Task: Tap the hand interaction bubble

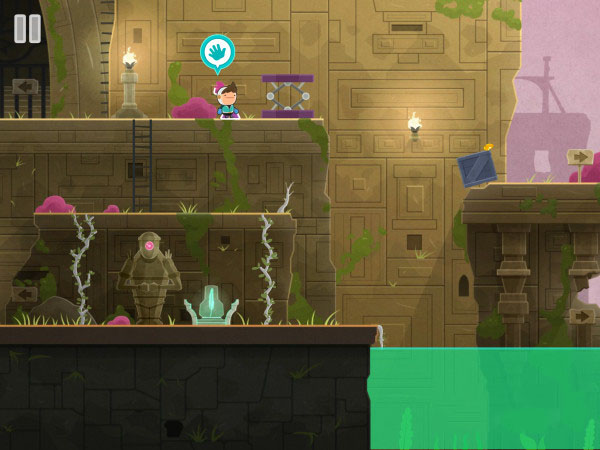Action: tap(216, 52)
